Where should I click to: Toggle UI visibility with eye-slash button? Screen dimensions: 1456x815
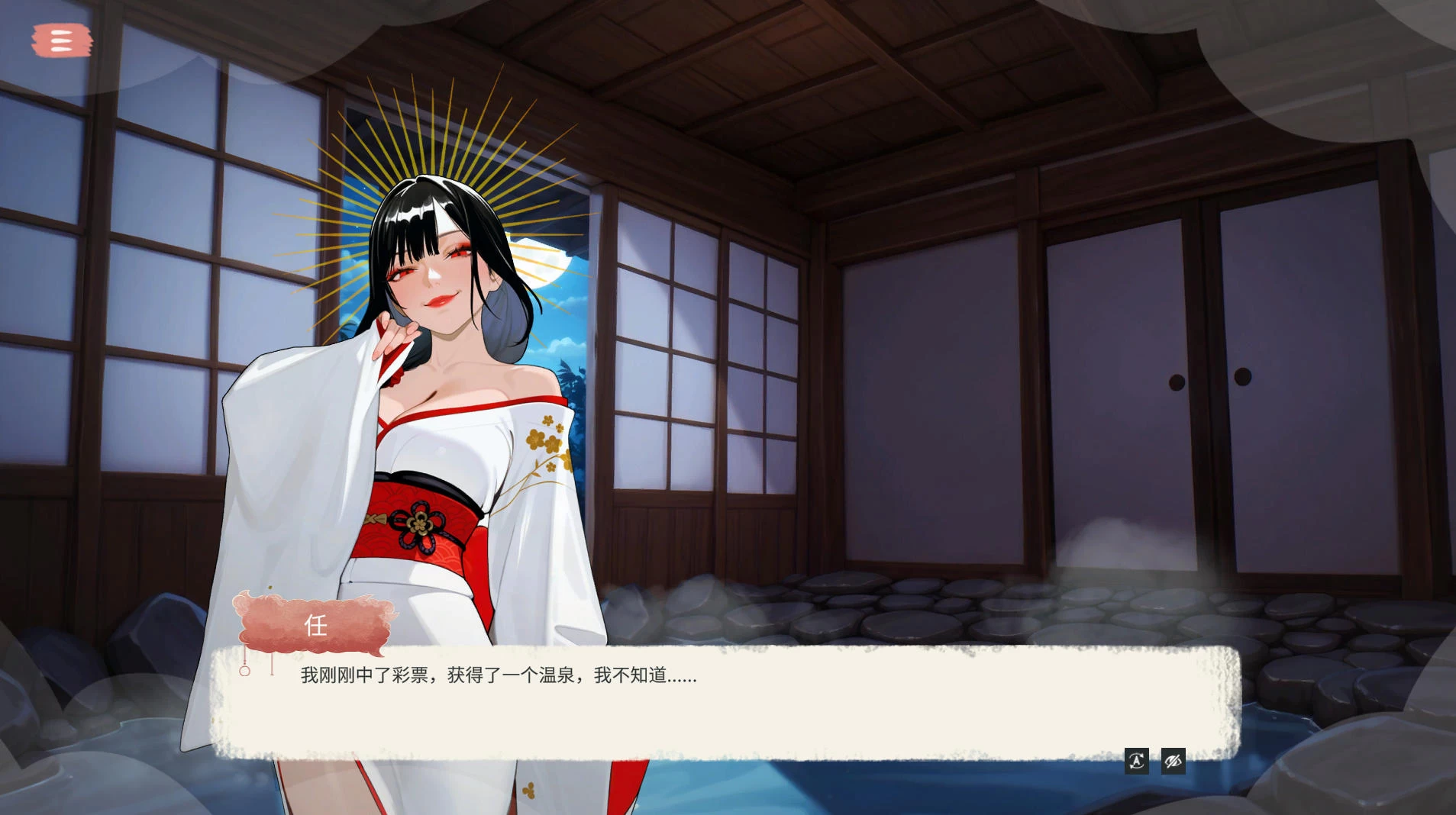(x=1173, y=762)
